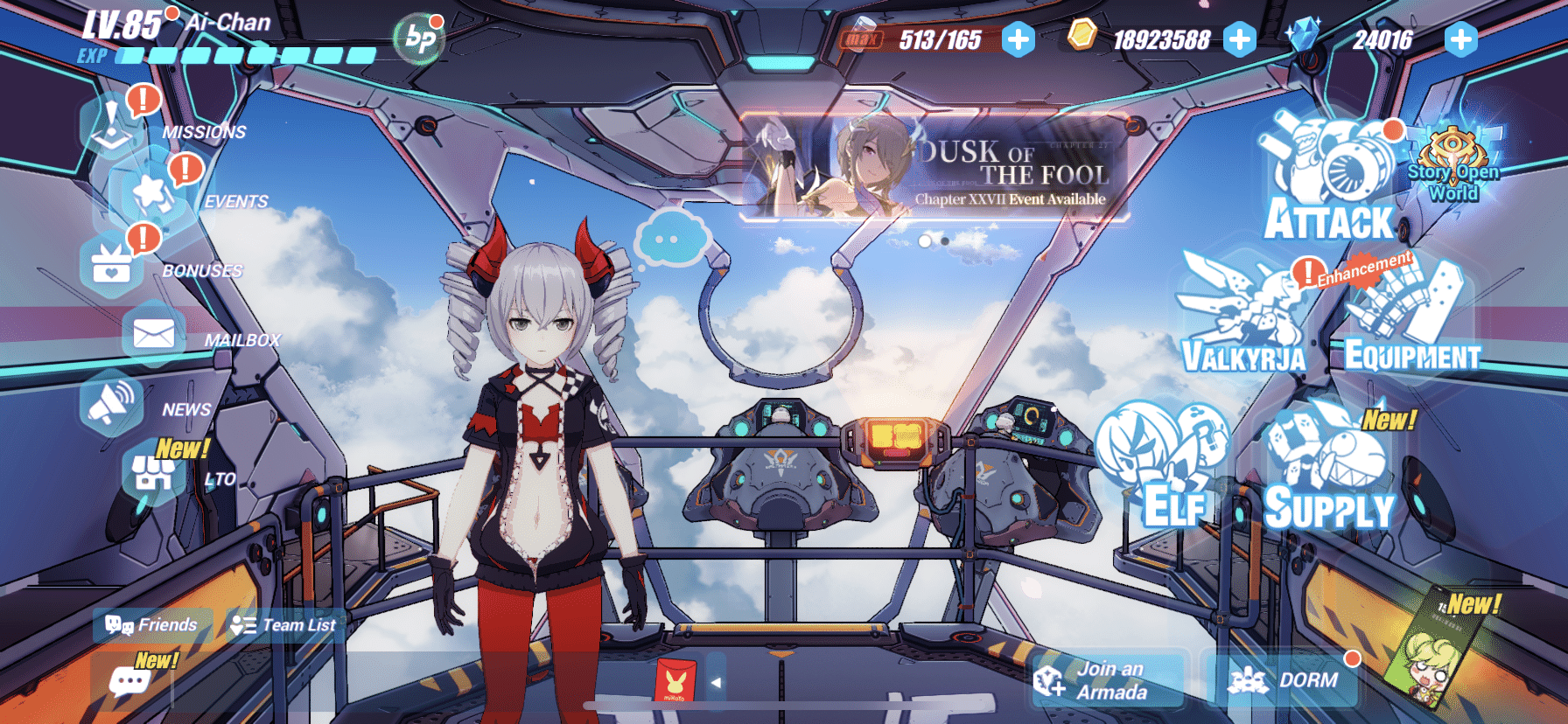Click Join an Armada
Viewport: 1568px width, 724px height.
pos(1109,680)
